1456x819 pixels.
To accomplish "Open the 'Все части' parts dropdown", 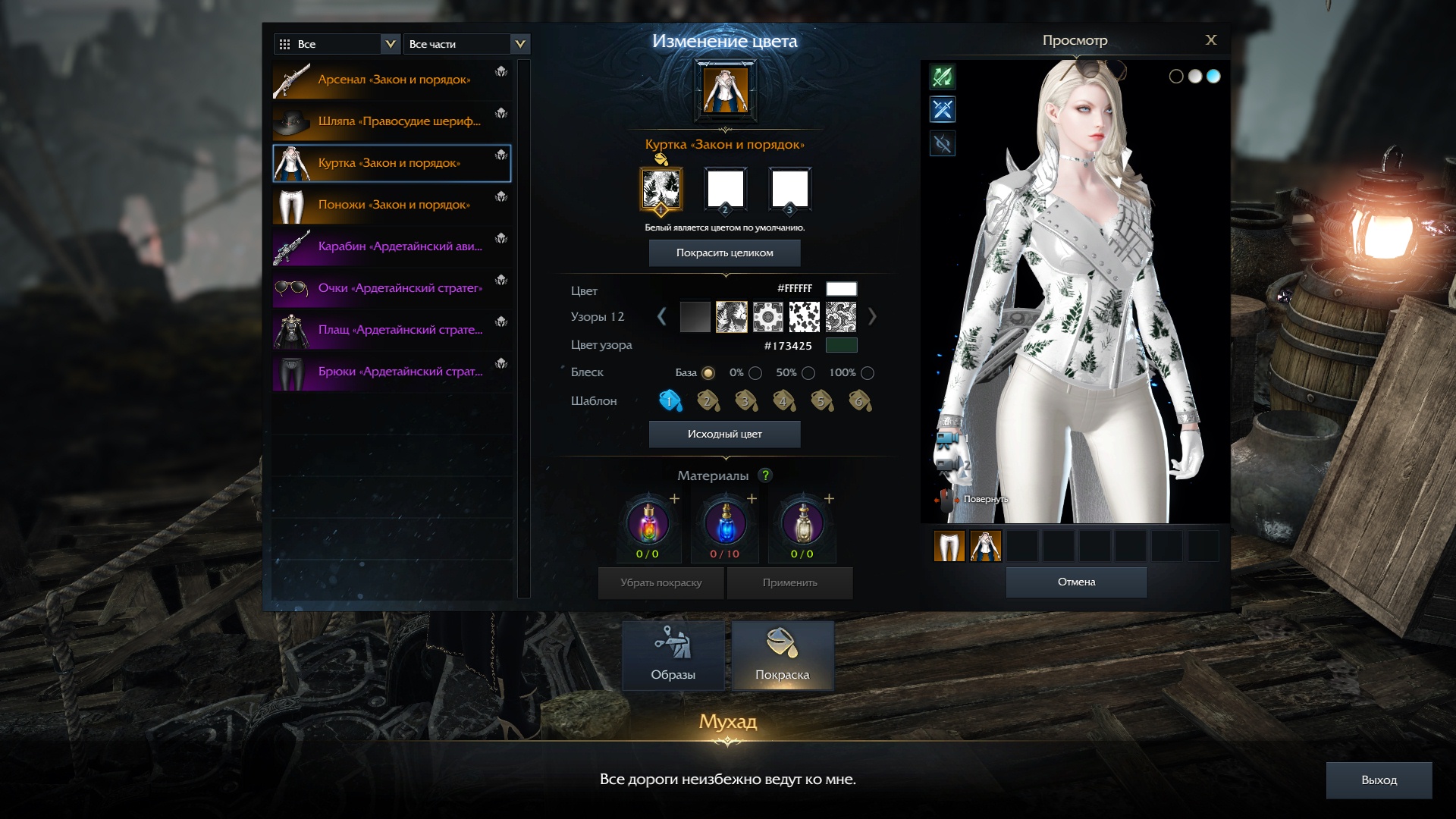I will tap(466, 44).
